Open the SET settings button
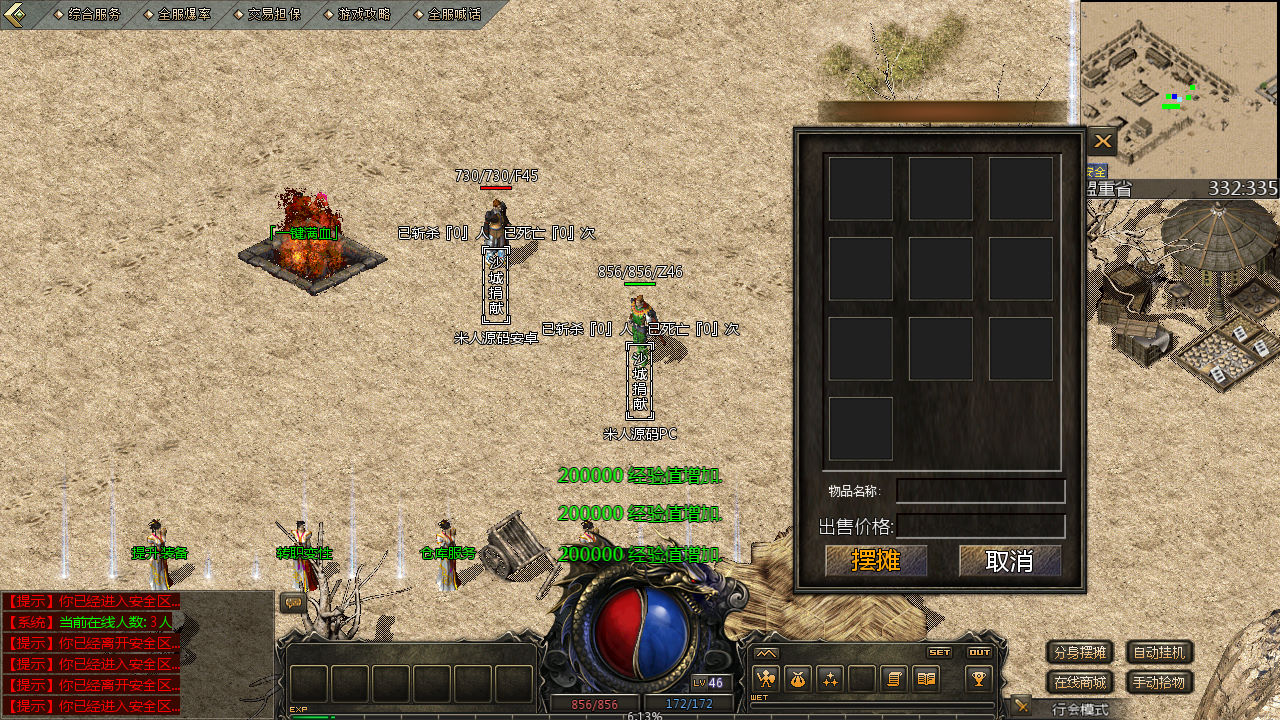The image size is (1280, 720). (x=940, y=652)
